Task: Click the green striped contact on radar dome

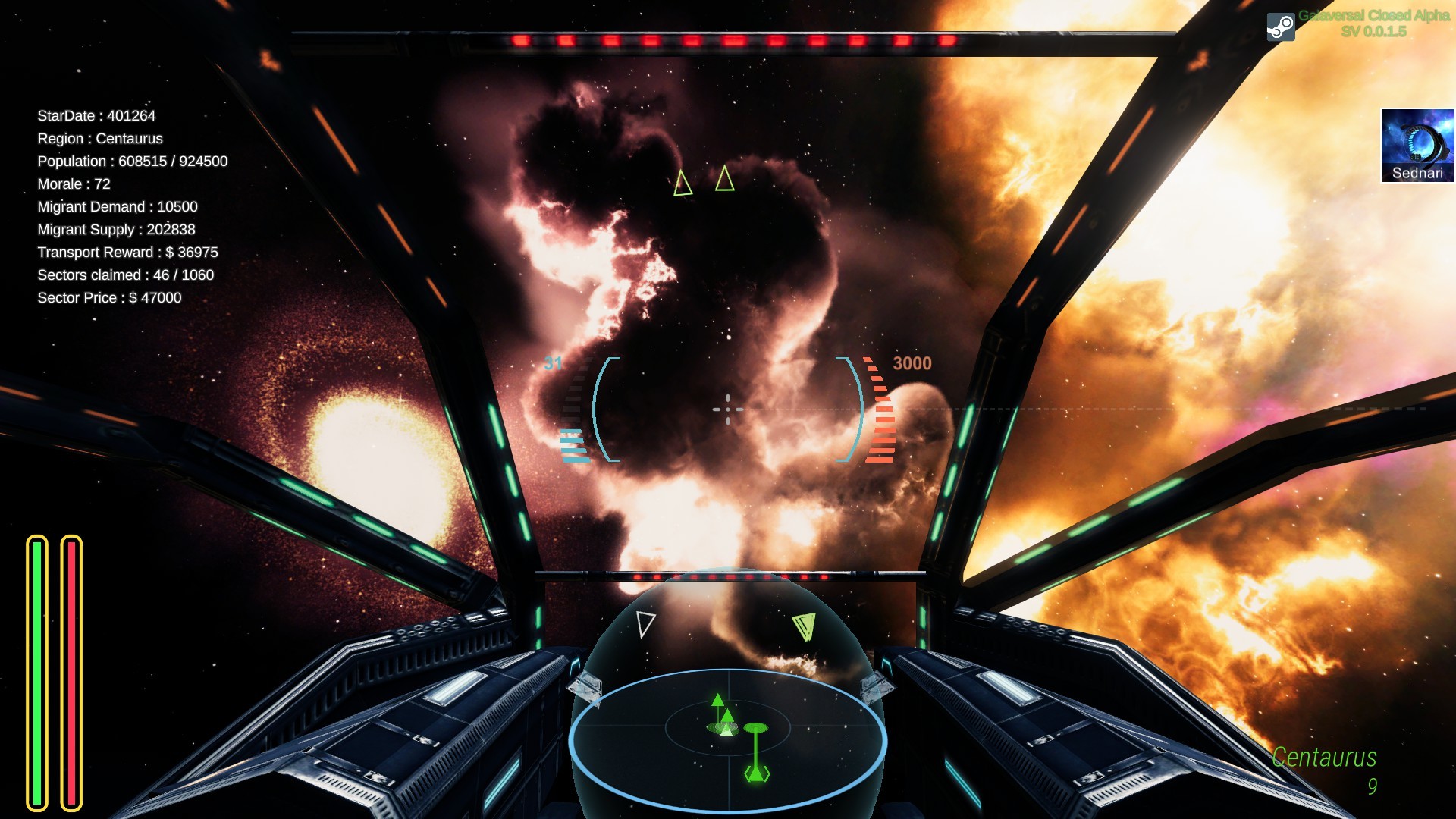Action: (x=806, y=626)
